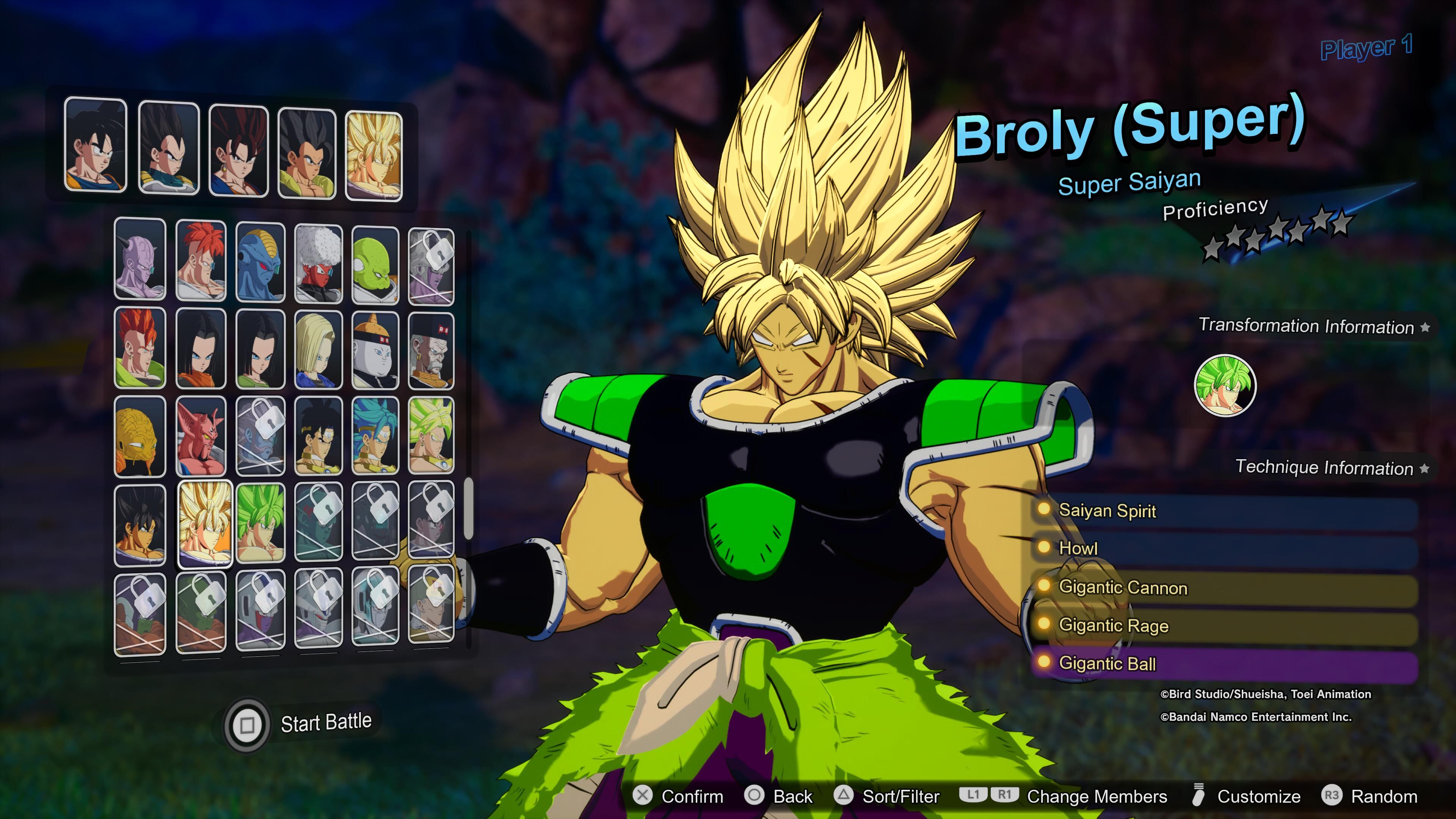Choose the Vegeta team member slot
The image size is (1456, 819).
pos(169,147)
